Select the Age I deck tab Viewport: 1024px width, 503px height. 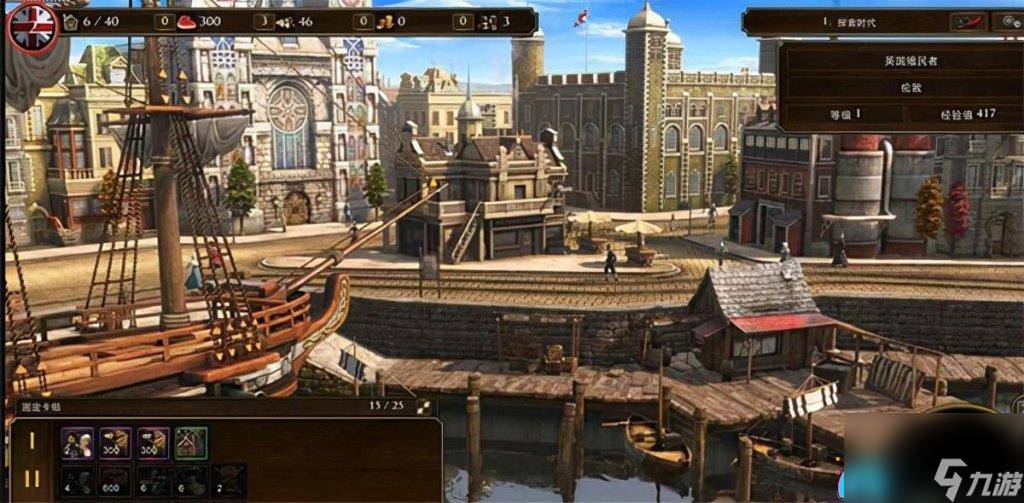tap(33, 441)
